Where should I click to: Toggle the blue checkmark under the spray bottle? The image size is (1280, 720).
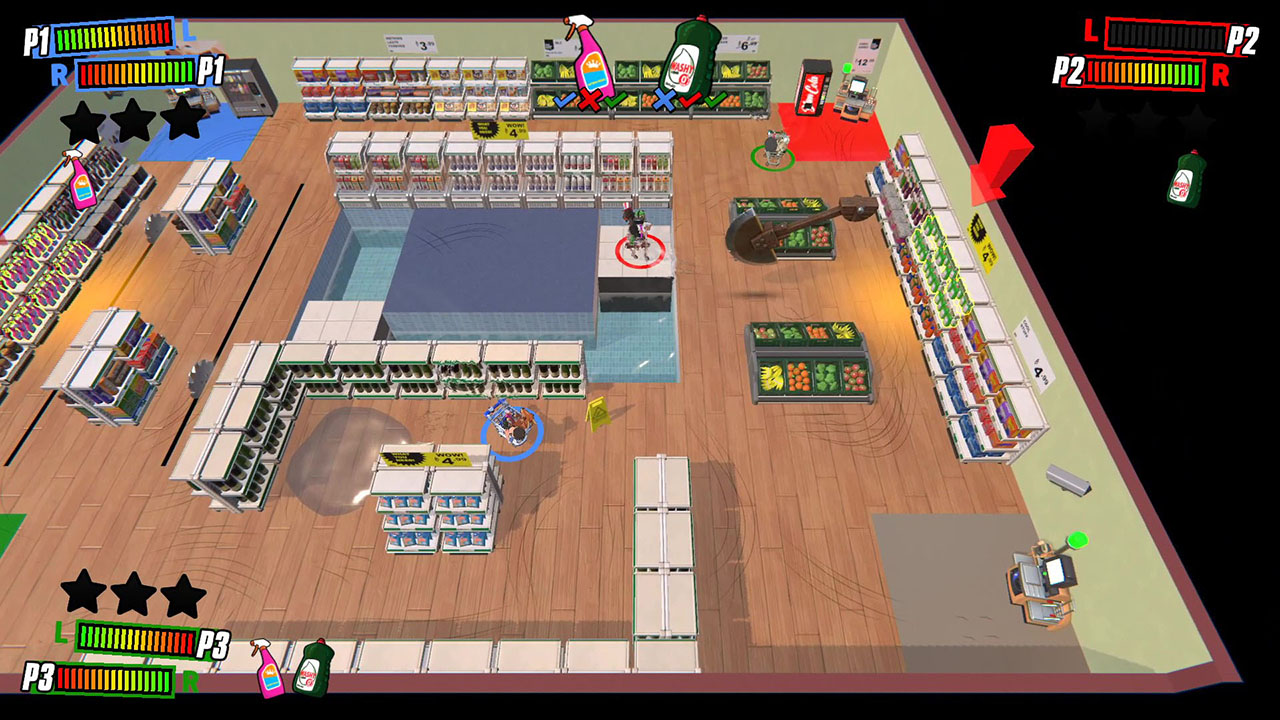(565, 100)
